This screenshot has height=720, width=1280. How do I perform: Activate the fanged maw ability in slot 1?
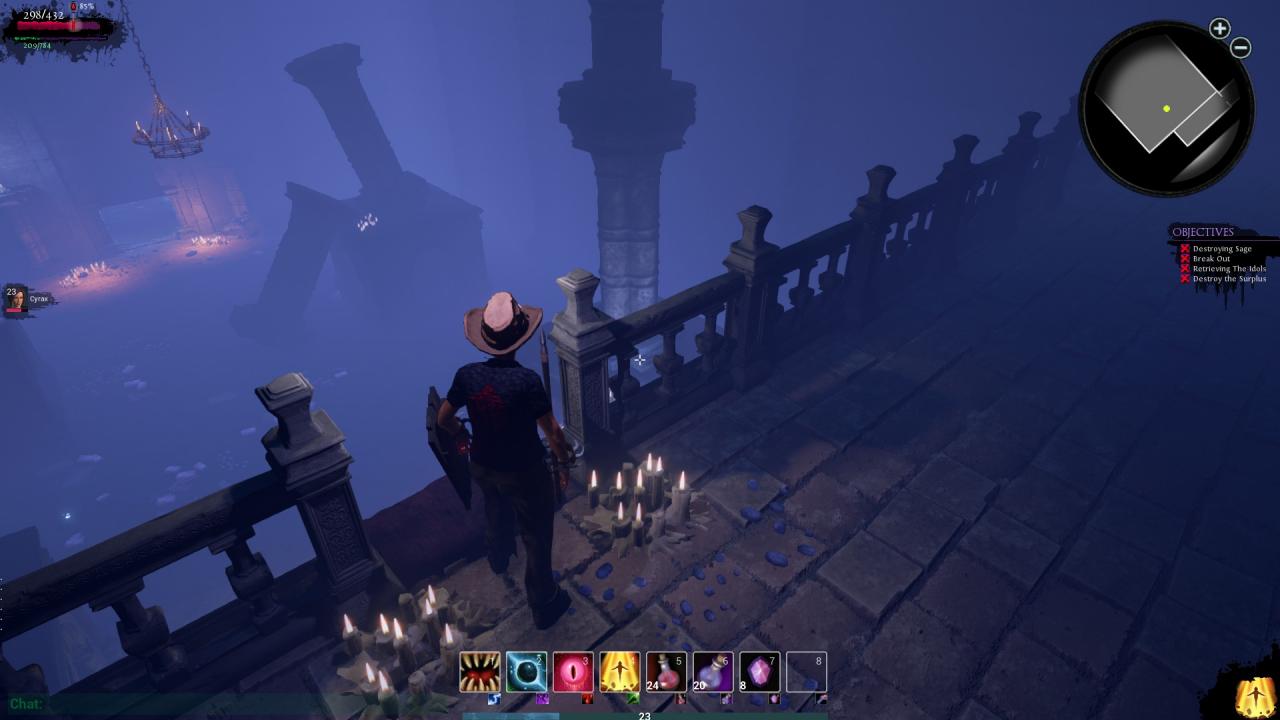[480, 672]
